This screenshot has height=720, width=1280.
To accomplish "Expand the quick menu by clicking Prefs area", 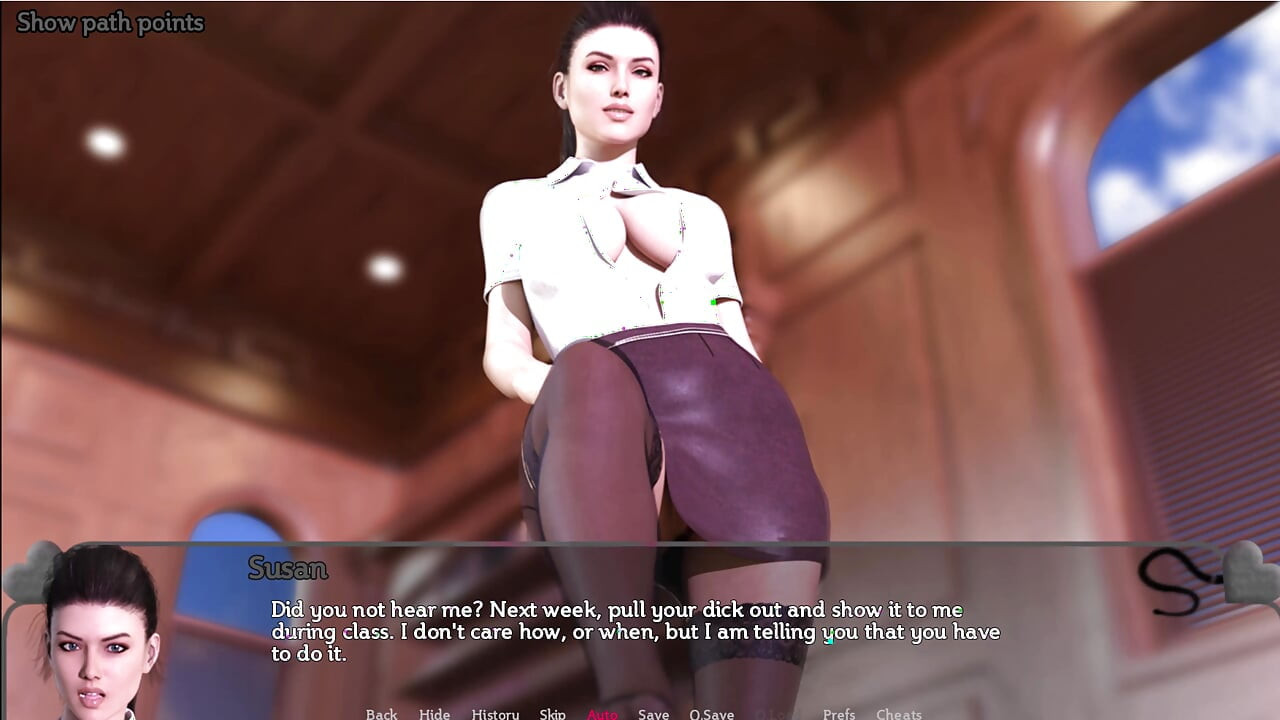I will click(x=840, y=714).
